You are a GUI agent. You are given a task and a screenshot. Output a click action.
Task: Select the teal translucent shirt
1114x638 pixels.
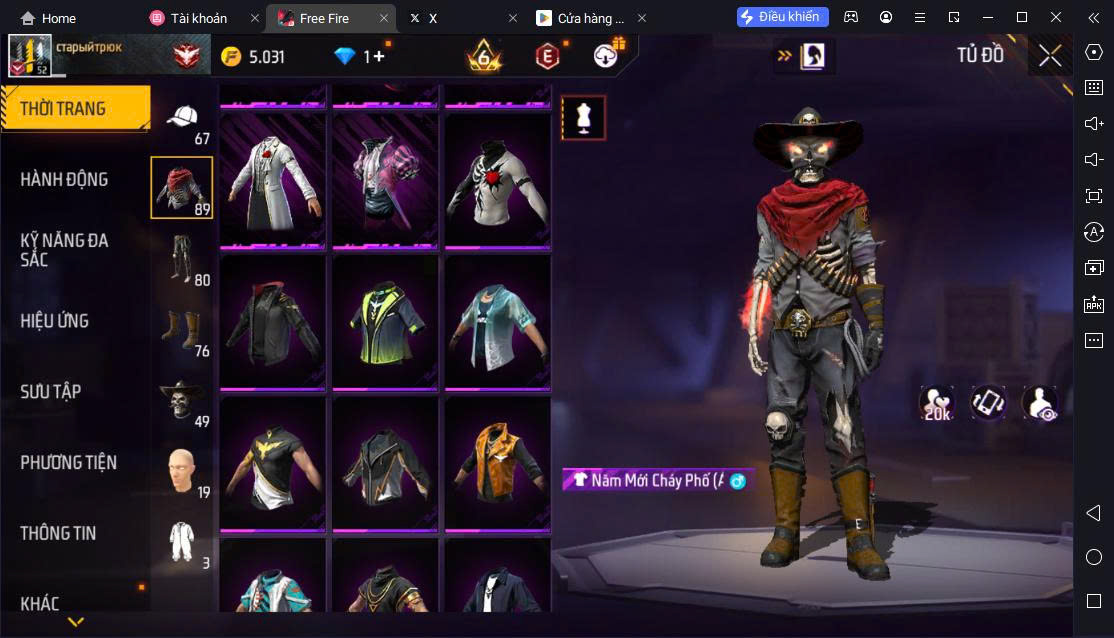click(497, 320)
